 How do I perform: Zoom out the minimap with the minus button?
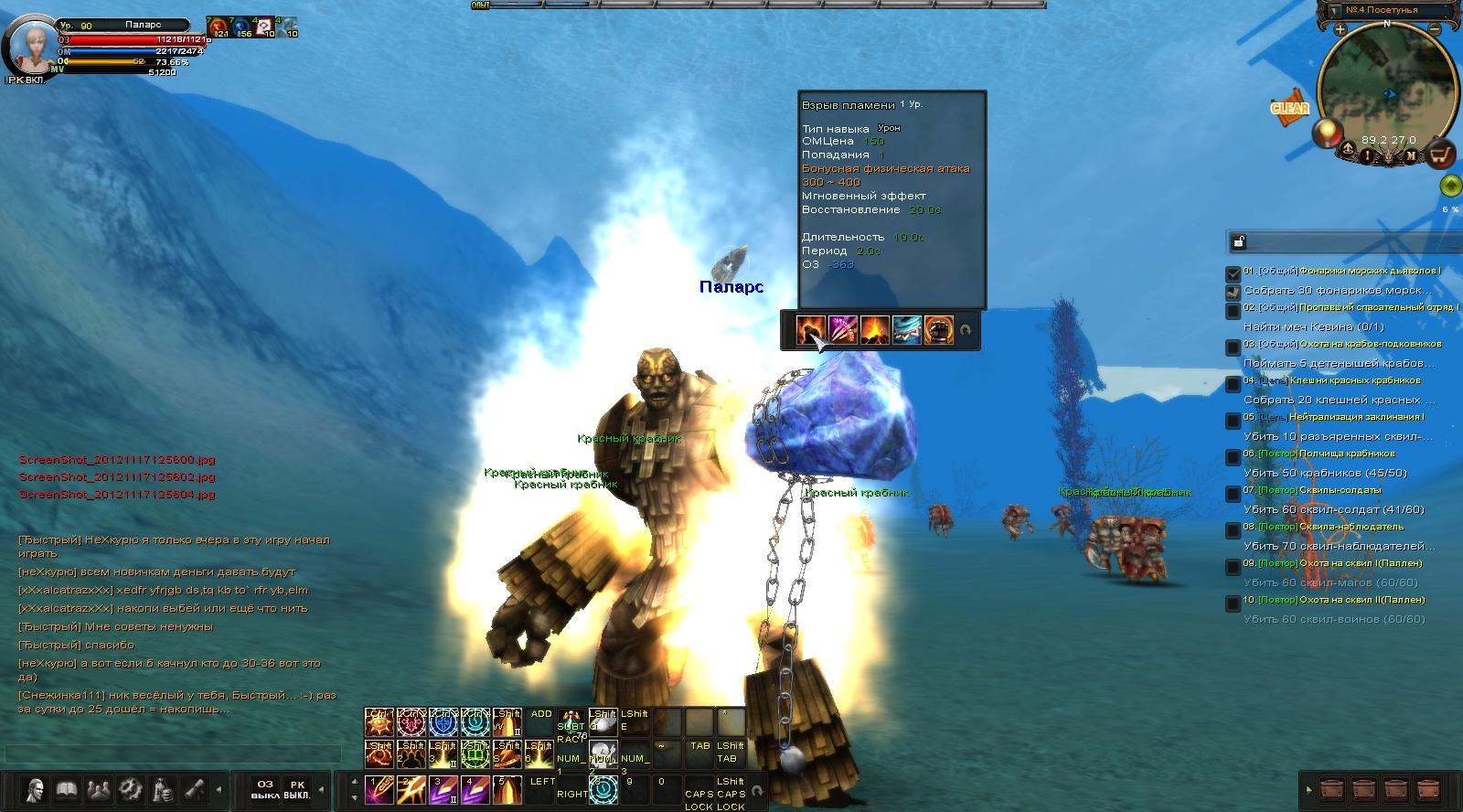click(x=1436, y=29)
